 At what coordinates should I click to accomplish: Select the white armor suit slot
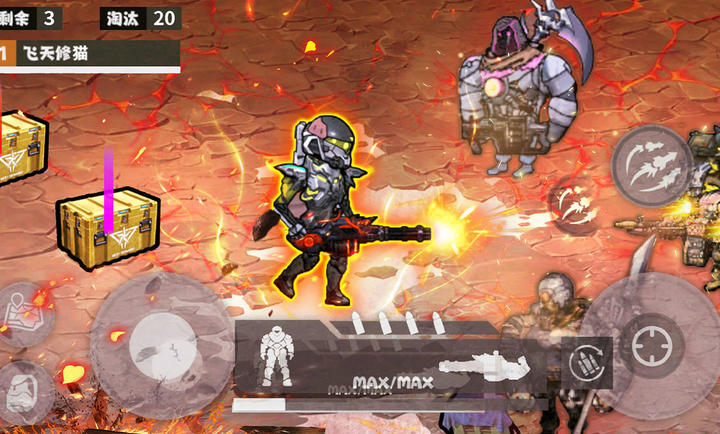click(275, 355)
